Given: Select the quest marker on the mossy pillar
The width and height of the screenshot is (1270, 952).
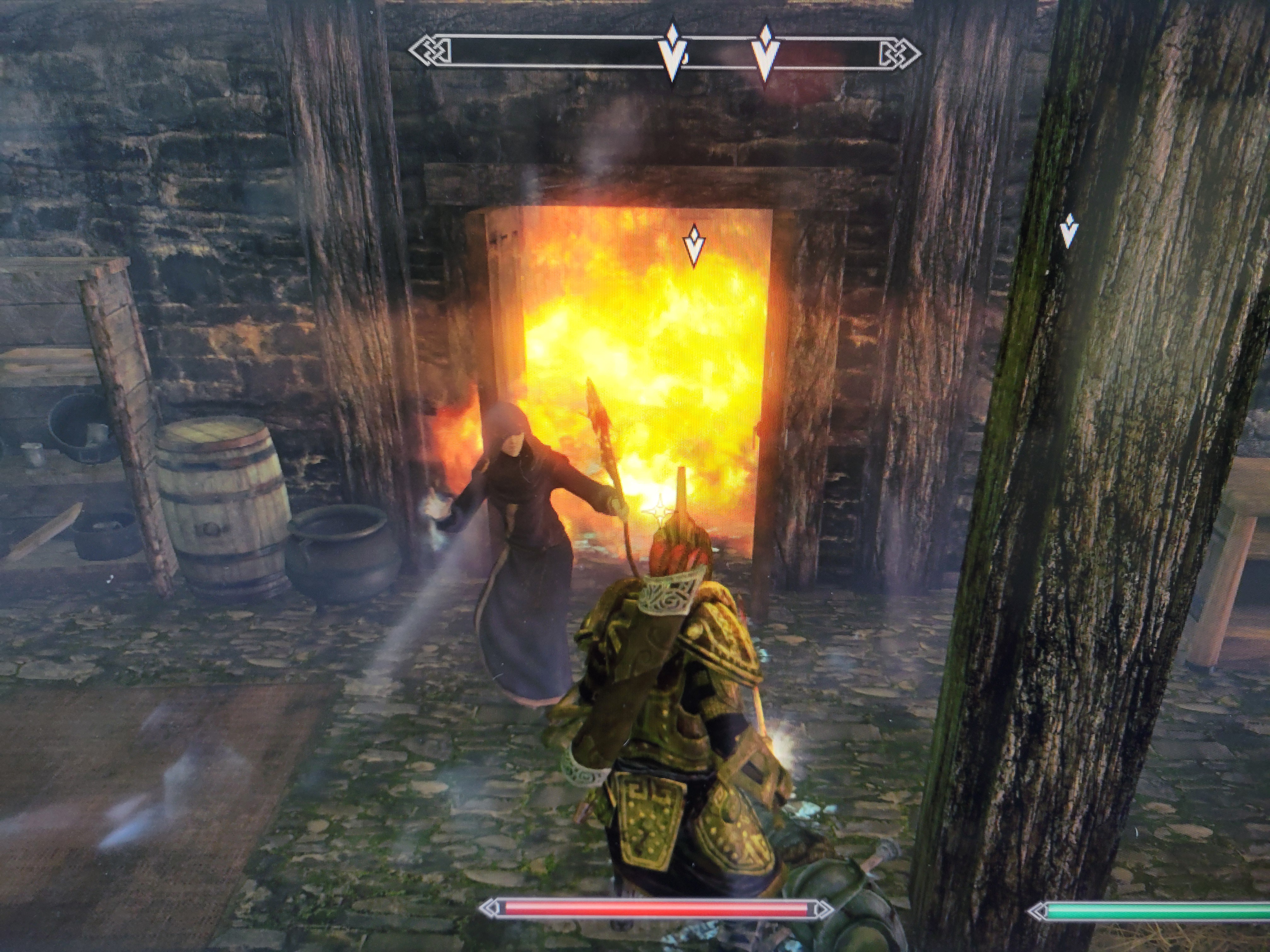Looking at the screenshot, I should coord(1068,231).
